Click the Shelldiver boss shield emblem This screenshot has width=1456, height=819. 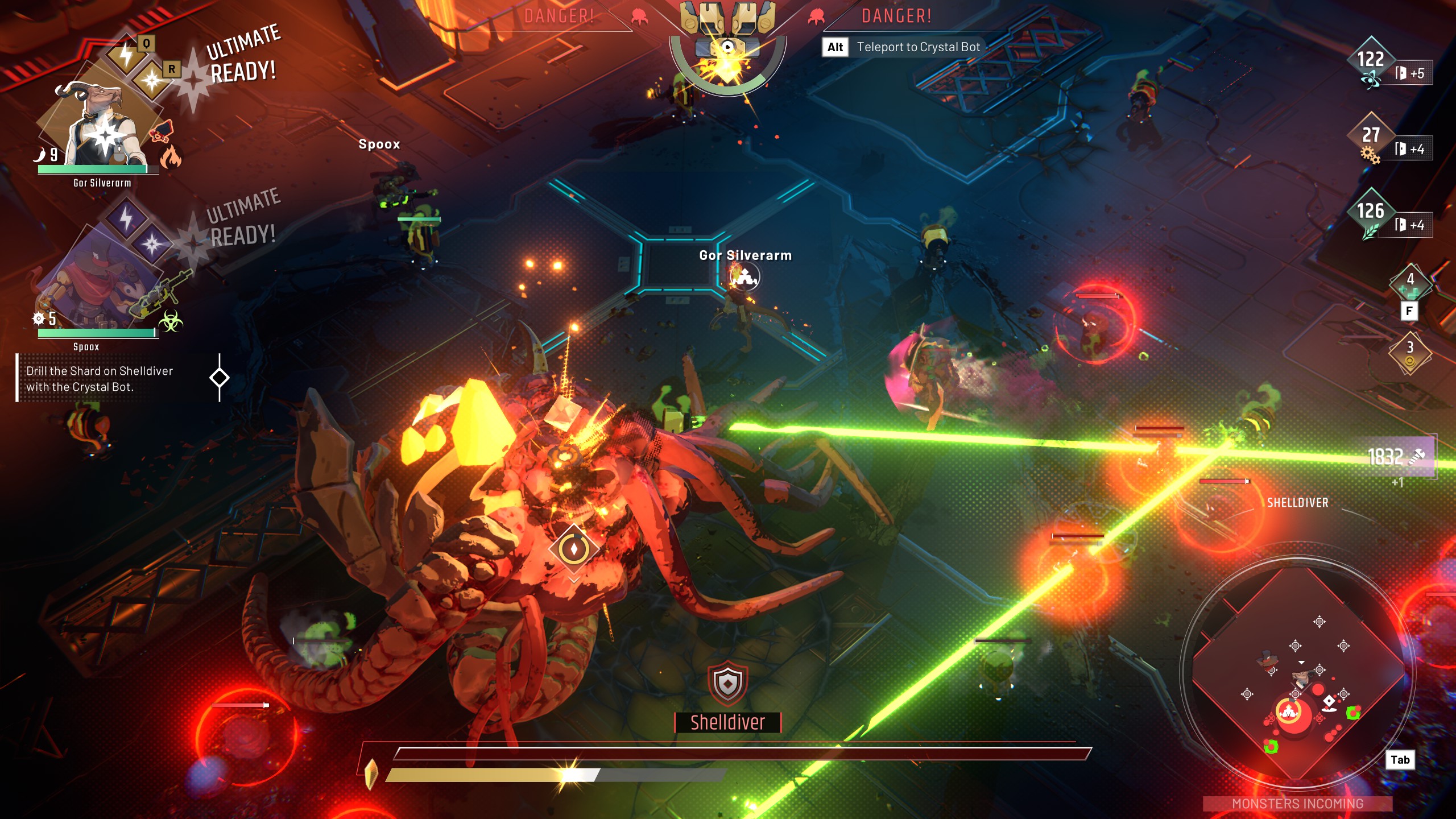[727, 682]
